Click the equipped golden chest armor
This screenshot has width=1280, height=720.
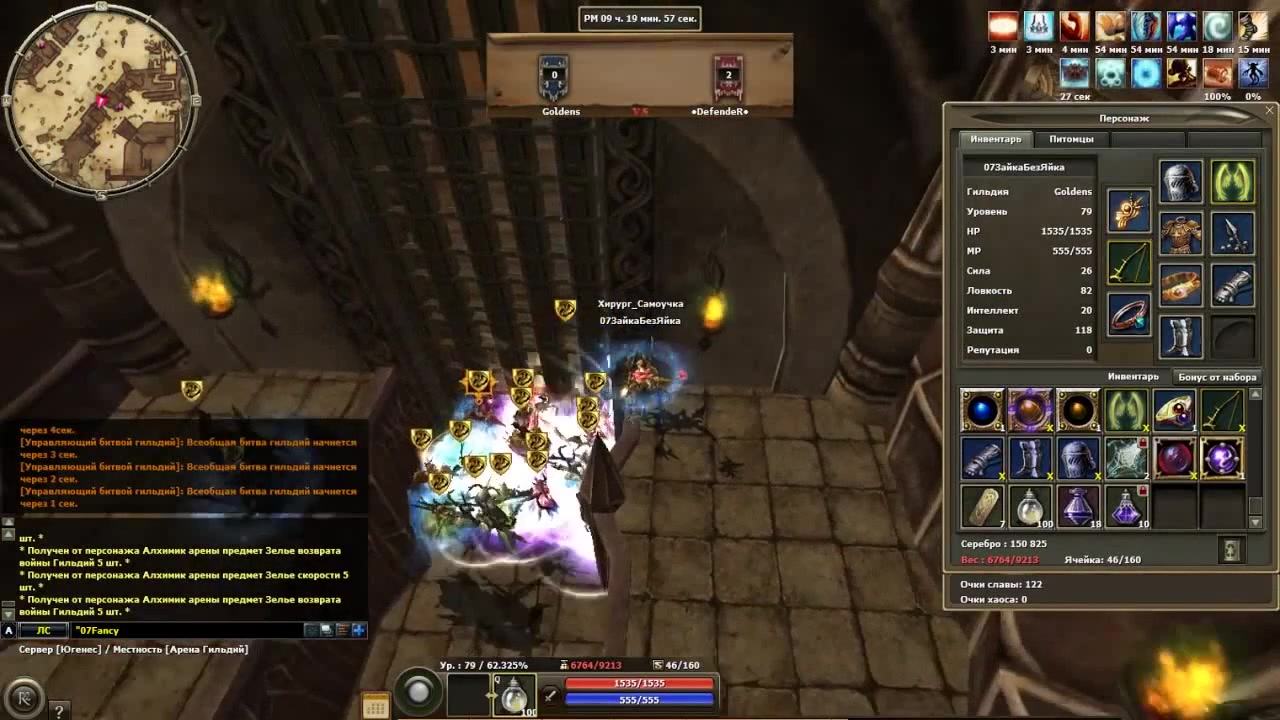pyautogui.click(x=1180, y=234)
